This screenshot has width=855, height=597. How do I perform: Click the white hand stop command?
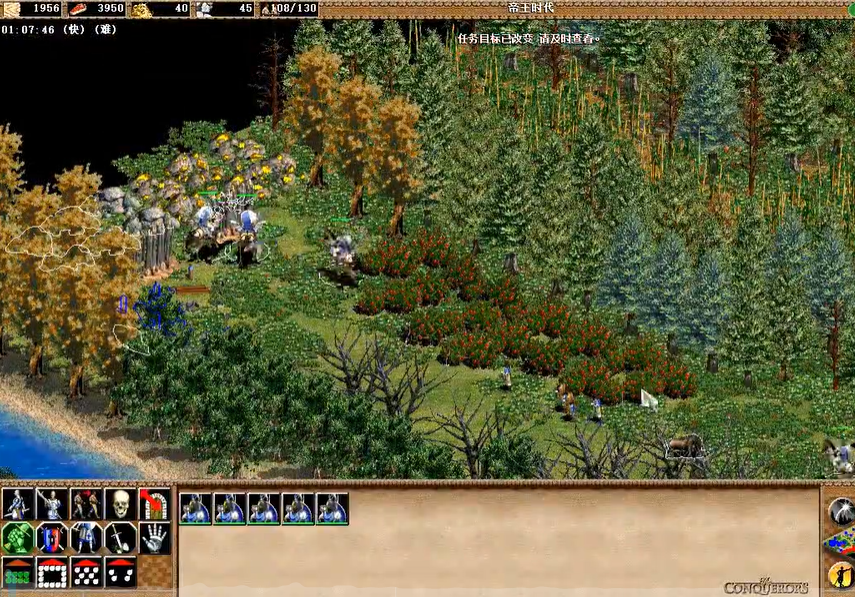(154, 538)
